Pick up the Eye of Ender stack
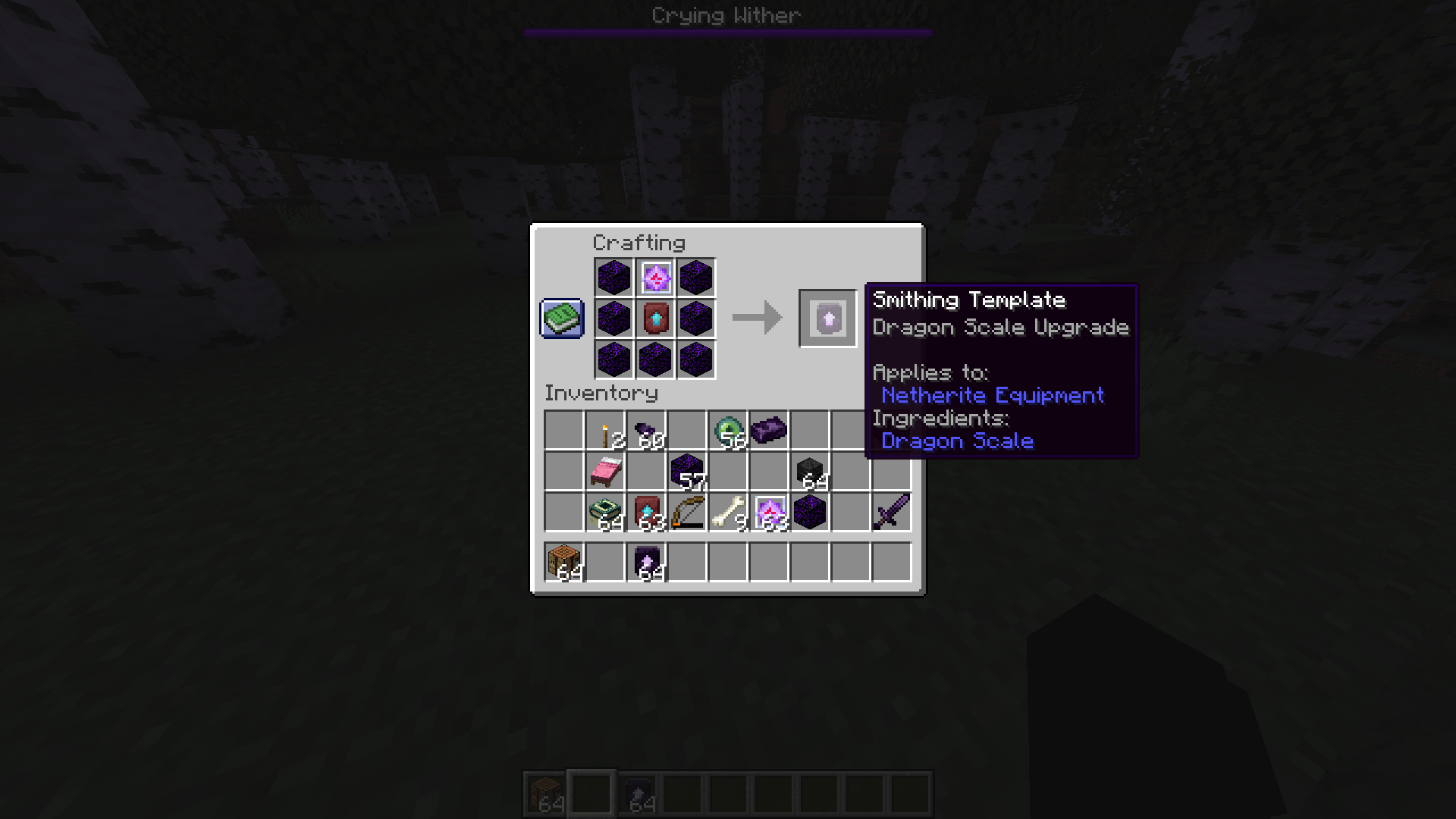The image size is (1456, 819). click(727, 431)
